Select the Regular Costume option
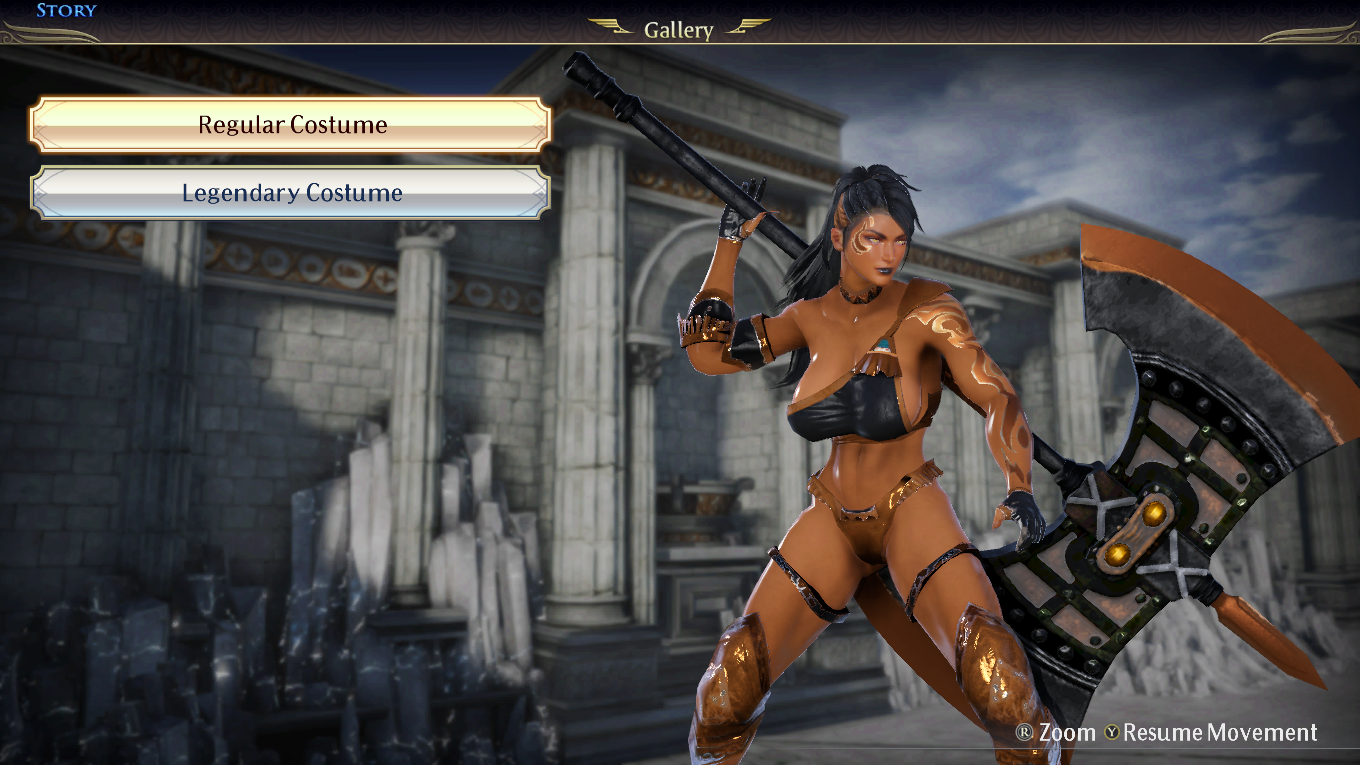 291,125
